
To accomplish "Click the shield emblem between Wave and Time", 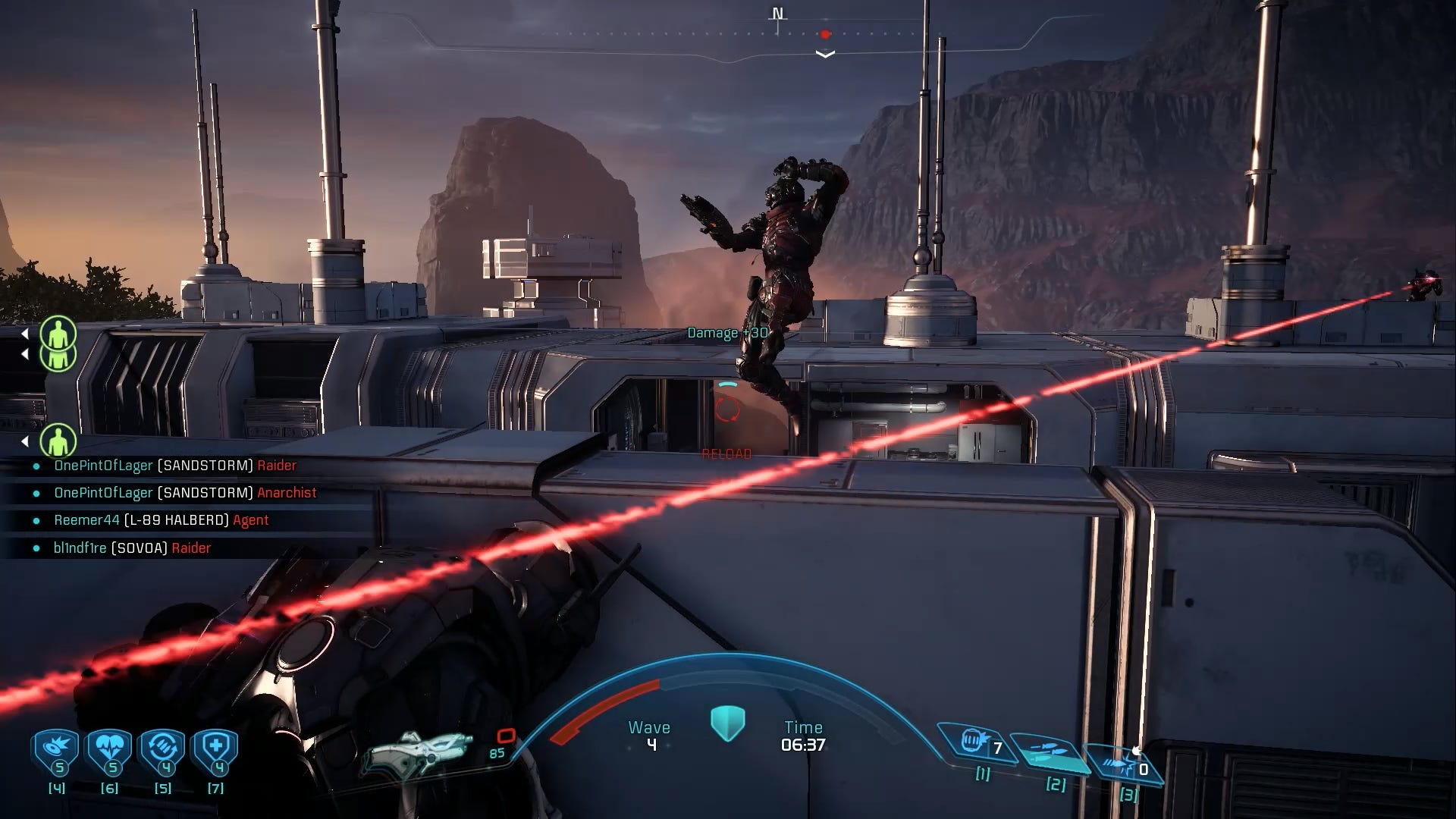I will tap(727, 723).
